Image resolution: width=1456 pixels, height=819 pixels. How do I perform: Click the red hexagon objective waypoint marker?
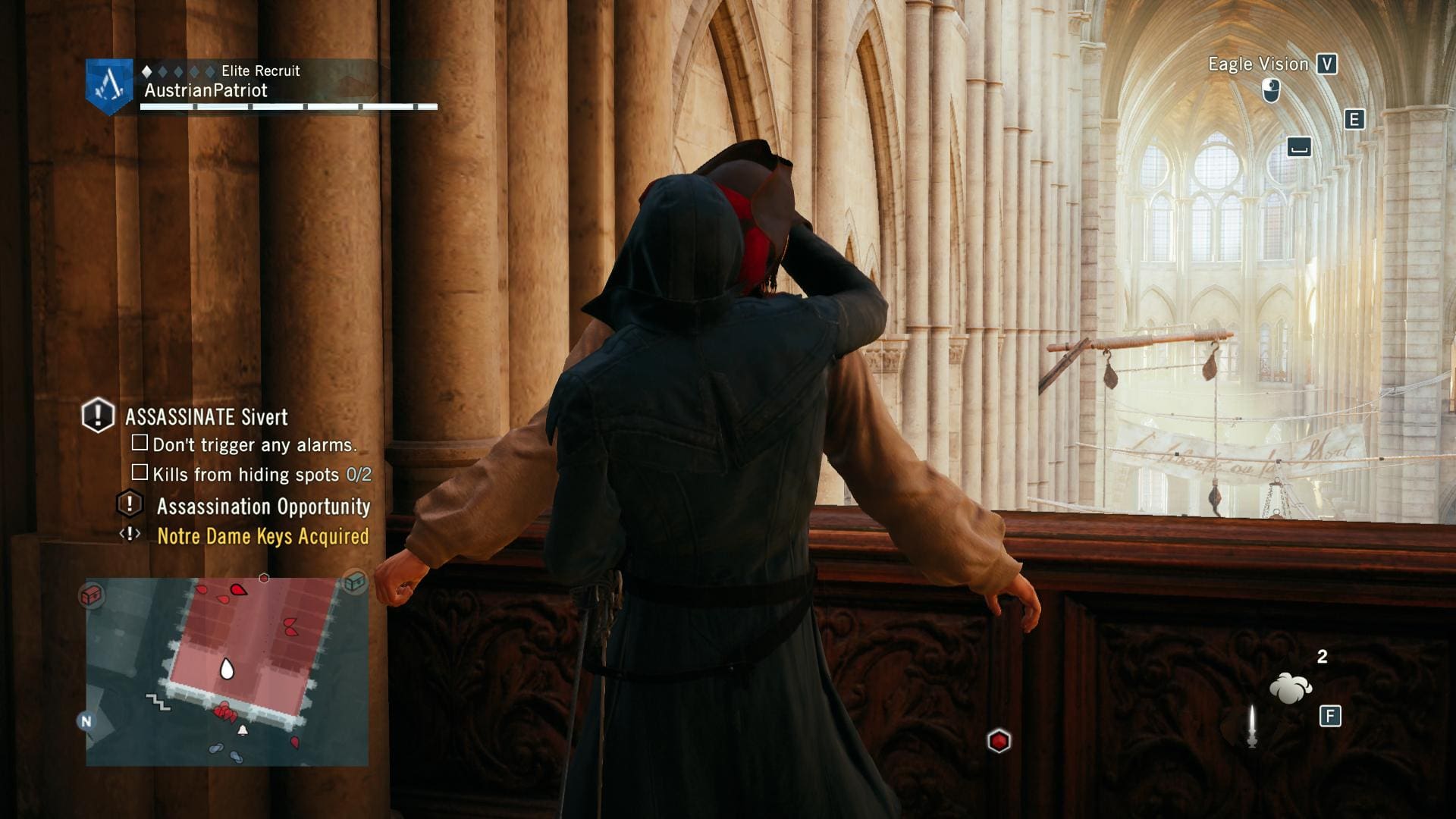[999, 741]
